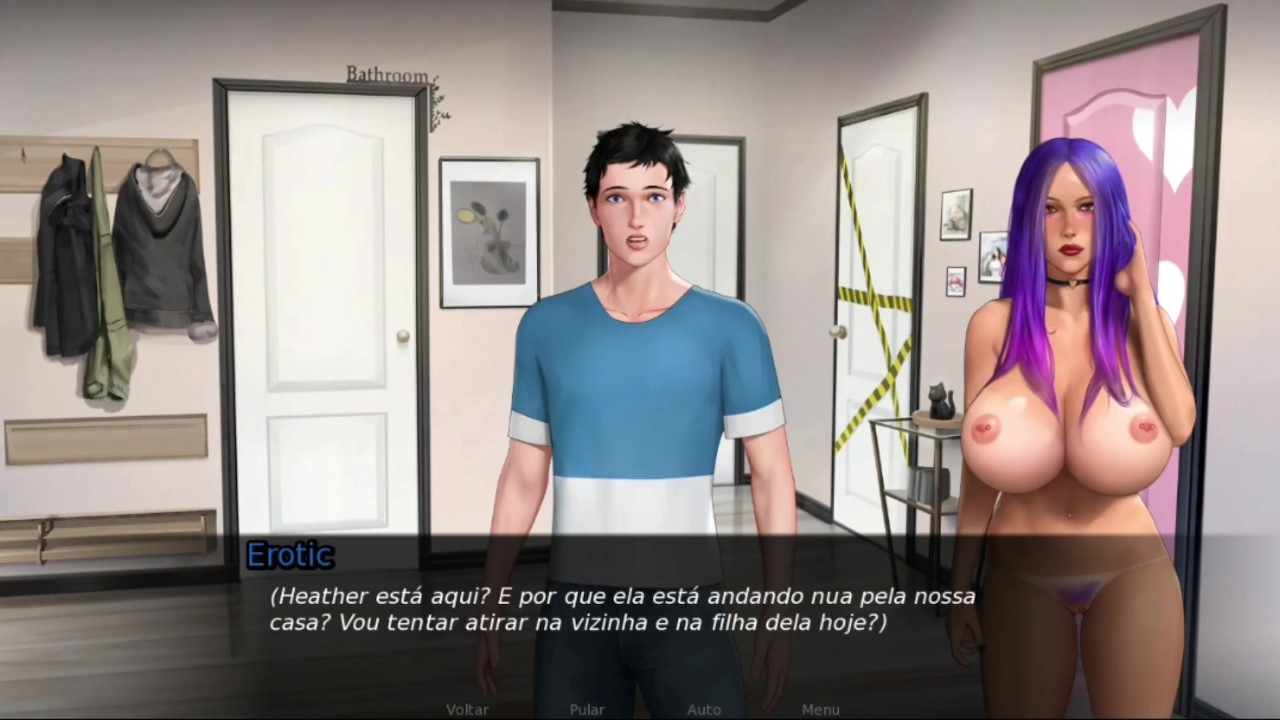Screen dimensions: 1280x720
Task: Open the Menu option
Action: pos(821,709)
